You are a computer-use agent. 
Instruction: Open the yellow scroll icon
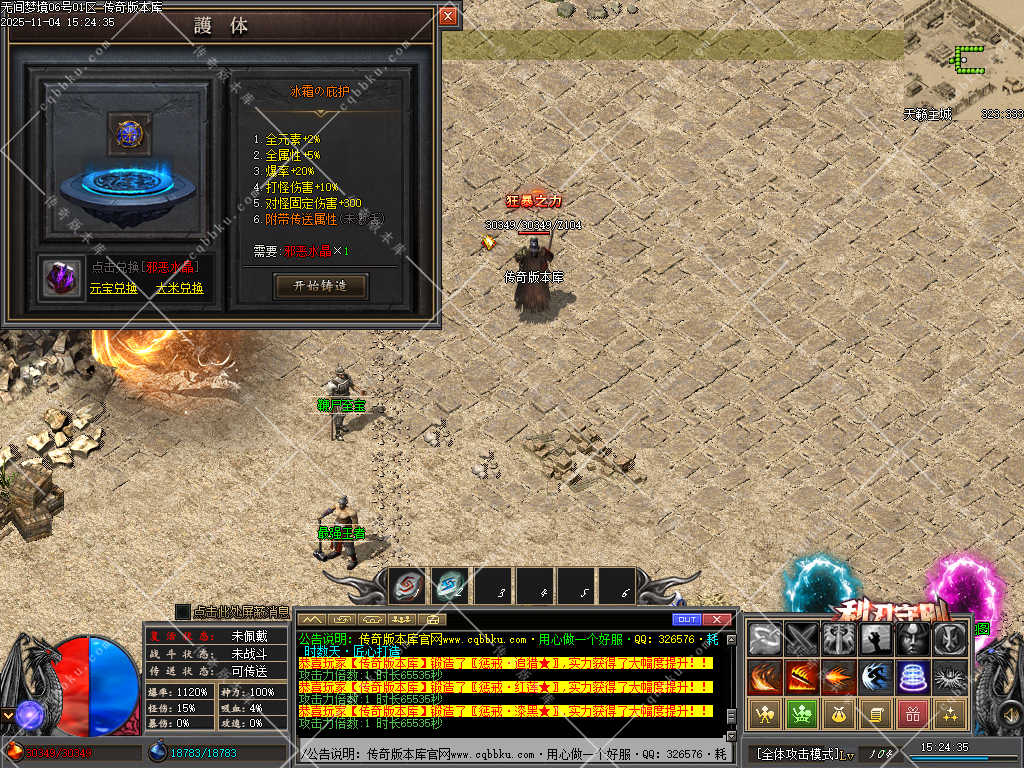[875, 713]
